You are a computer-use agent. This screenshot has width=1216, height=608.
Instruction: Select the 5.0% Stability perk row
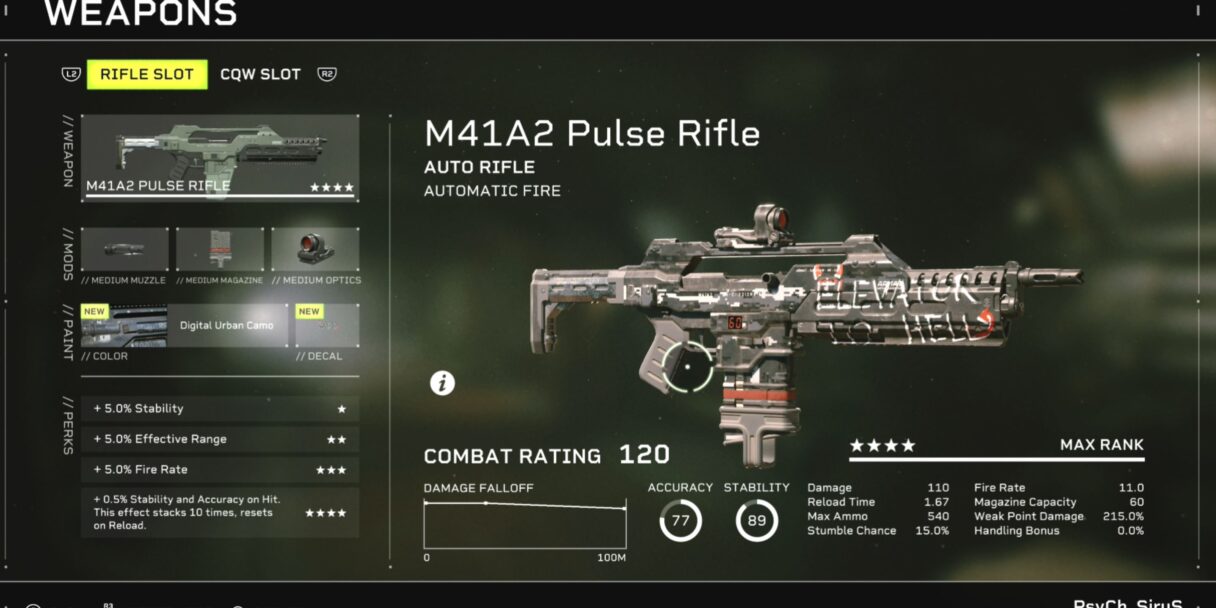point(220,409)
